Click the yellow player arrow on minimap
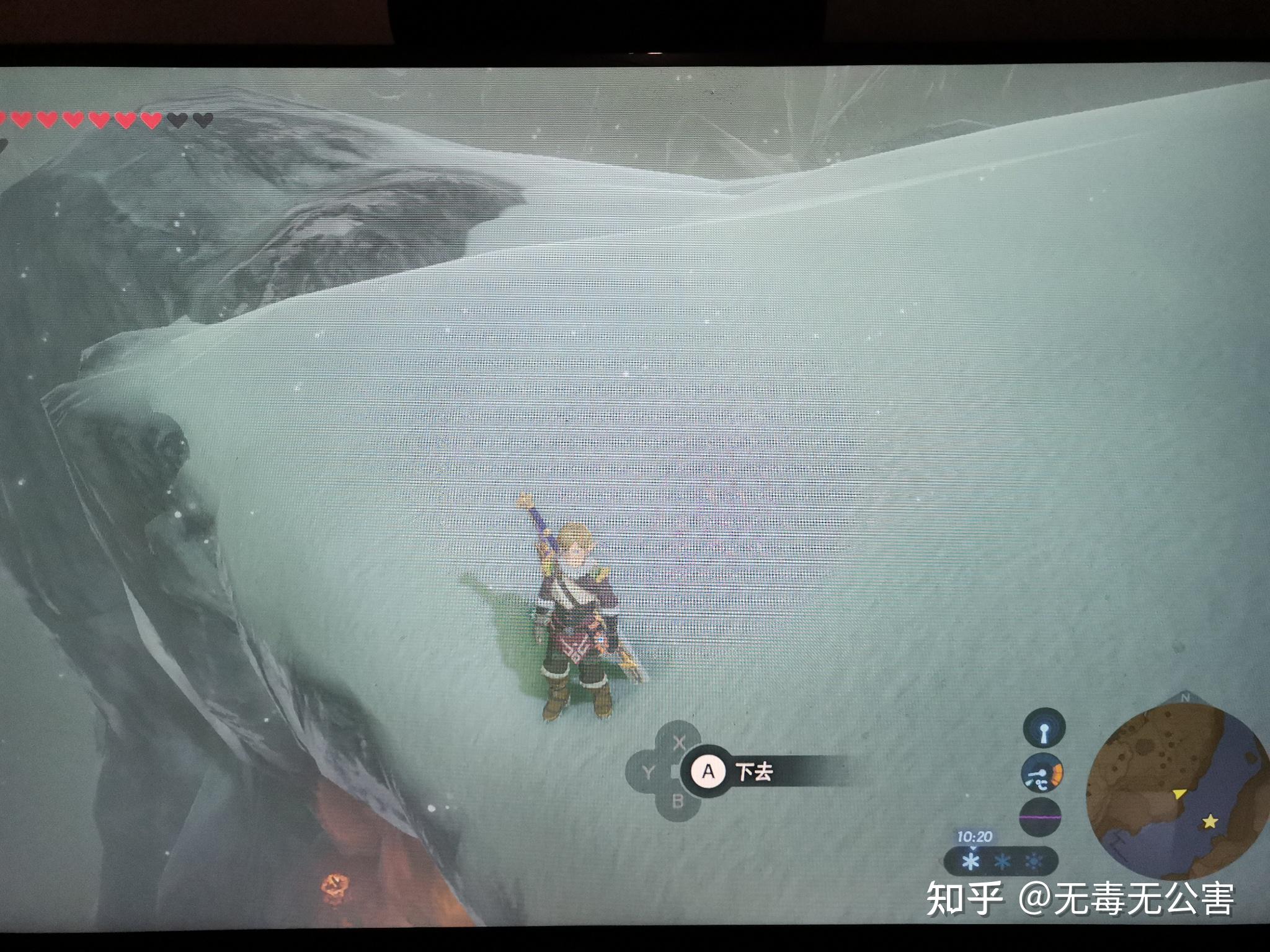Screen dimensions: 1270x952 point(1178,793)
